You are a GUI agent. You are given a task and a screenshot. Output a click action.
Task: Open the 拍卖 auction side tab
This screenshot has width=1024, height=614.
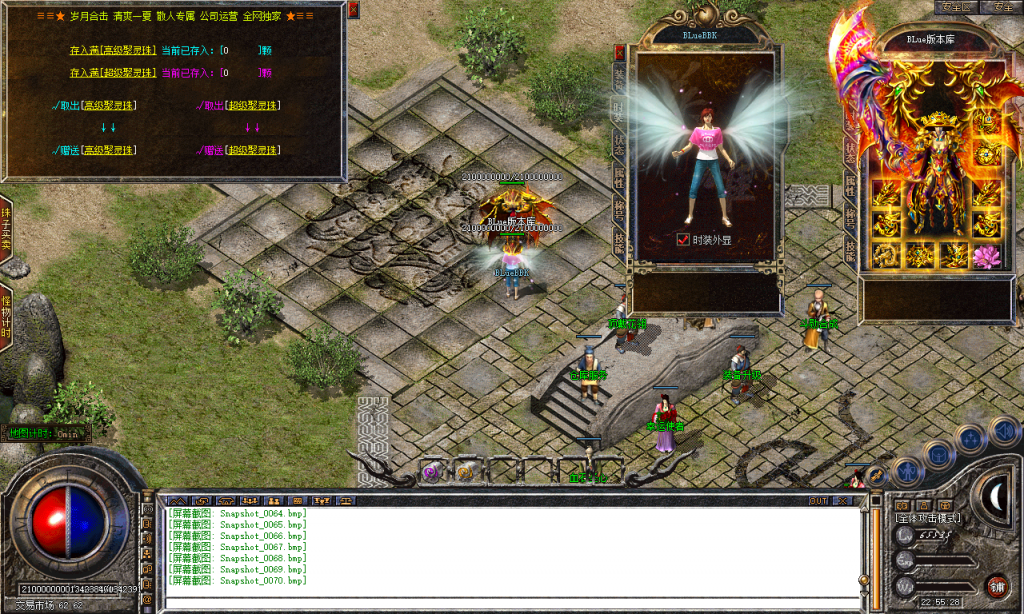(6, 228)
